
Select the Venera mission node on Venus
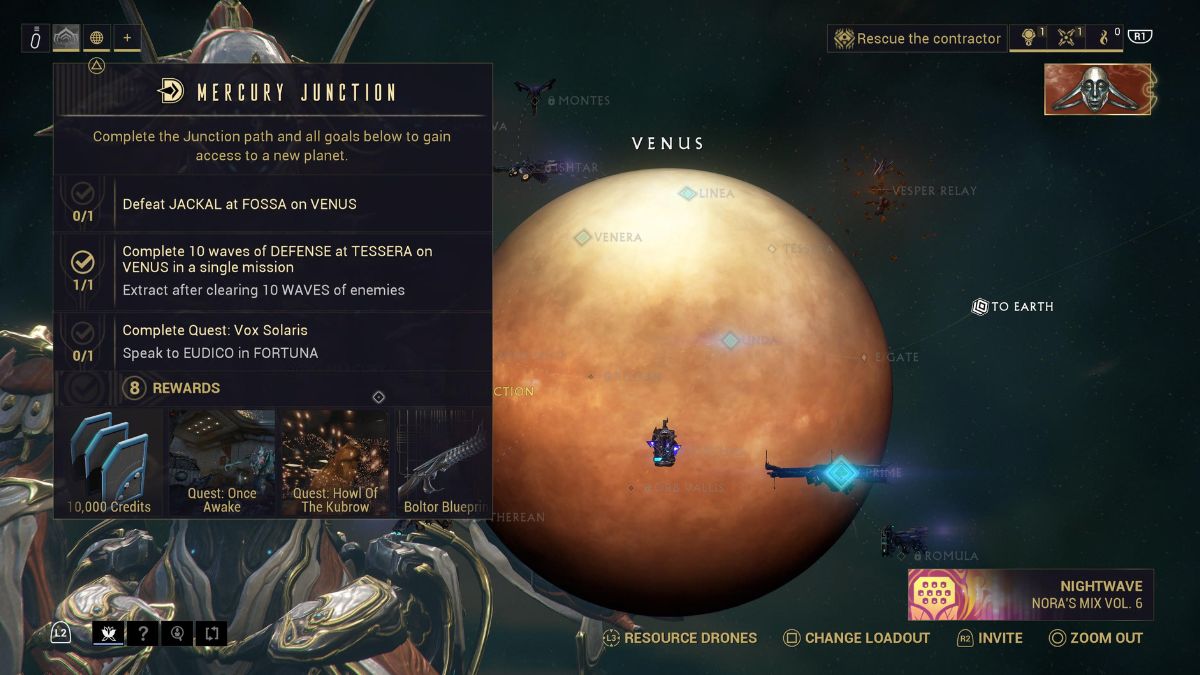pyautogui.click(x=583, y=237)
